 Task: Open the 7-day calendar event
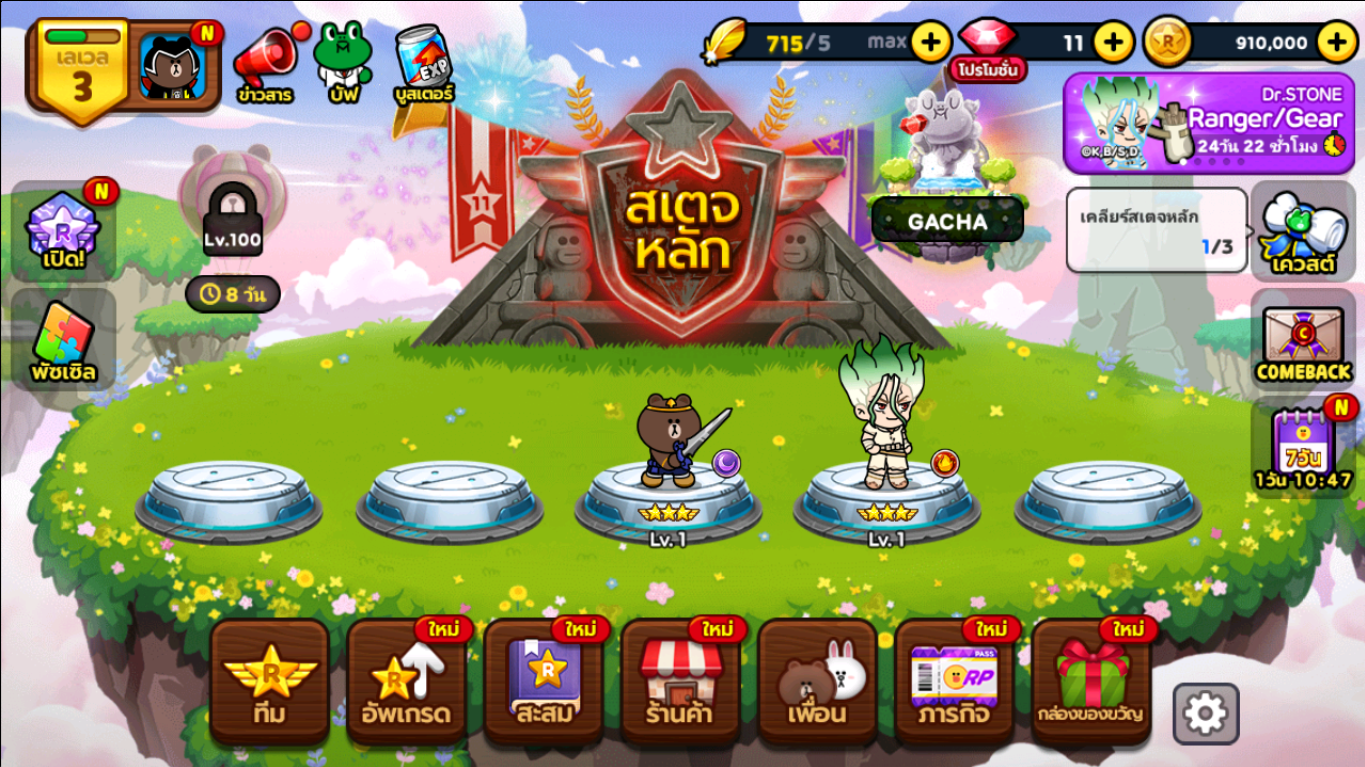[1303, 447]
